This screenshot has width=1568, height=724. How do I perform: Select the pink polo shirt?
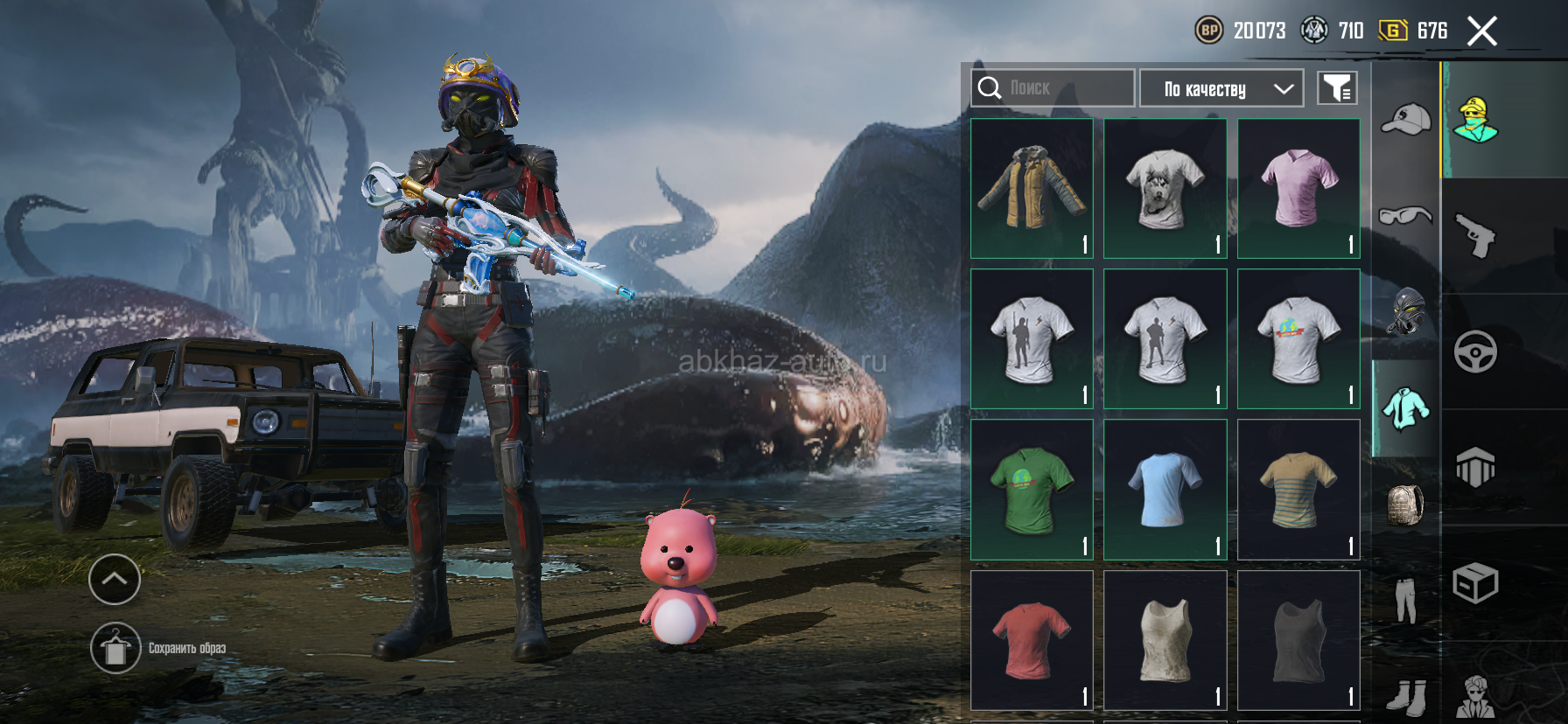pos(1298,189)
